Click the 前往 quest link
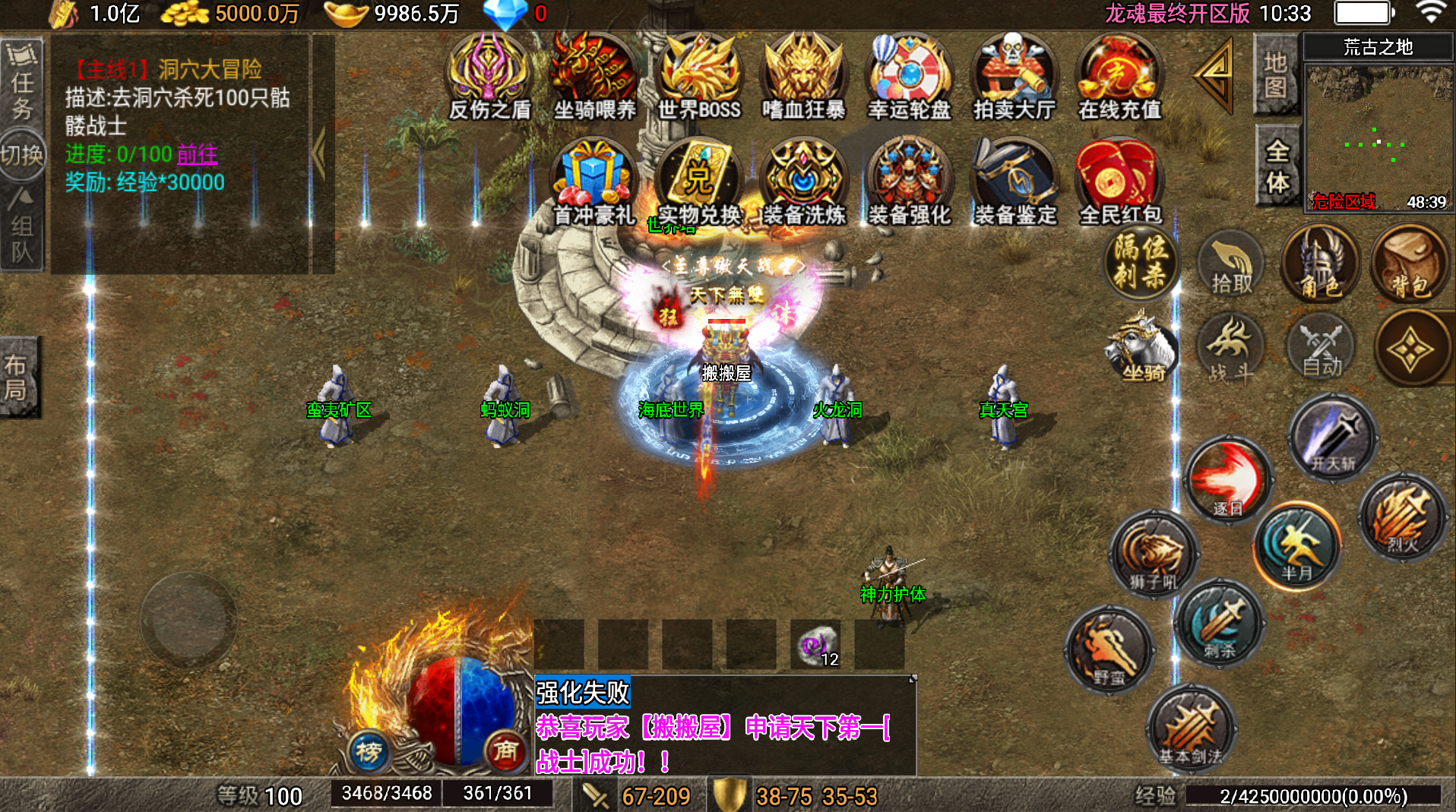This screenshot has height=812, width=1456. pyautogui.click(x=197, y=154)
